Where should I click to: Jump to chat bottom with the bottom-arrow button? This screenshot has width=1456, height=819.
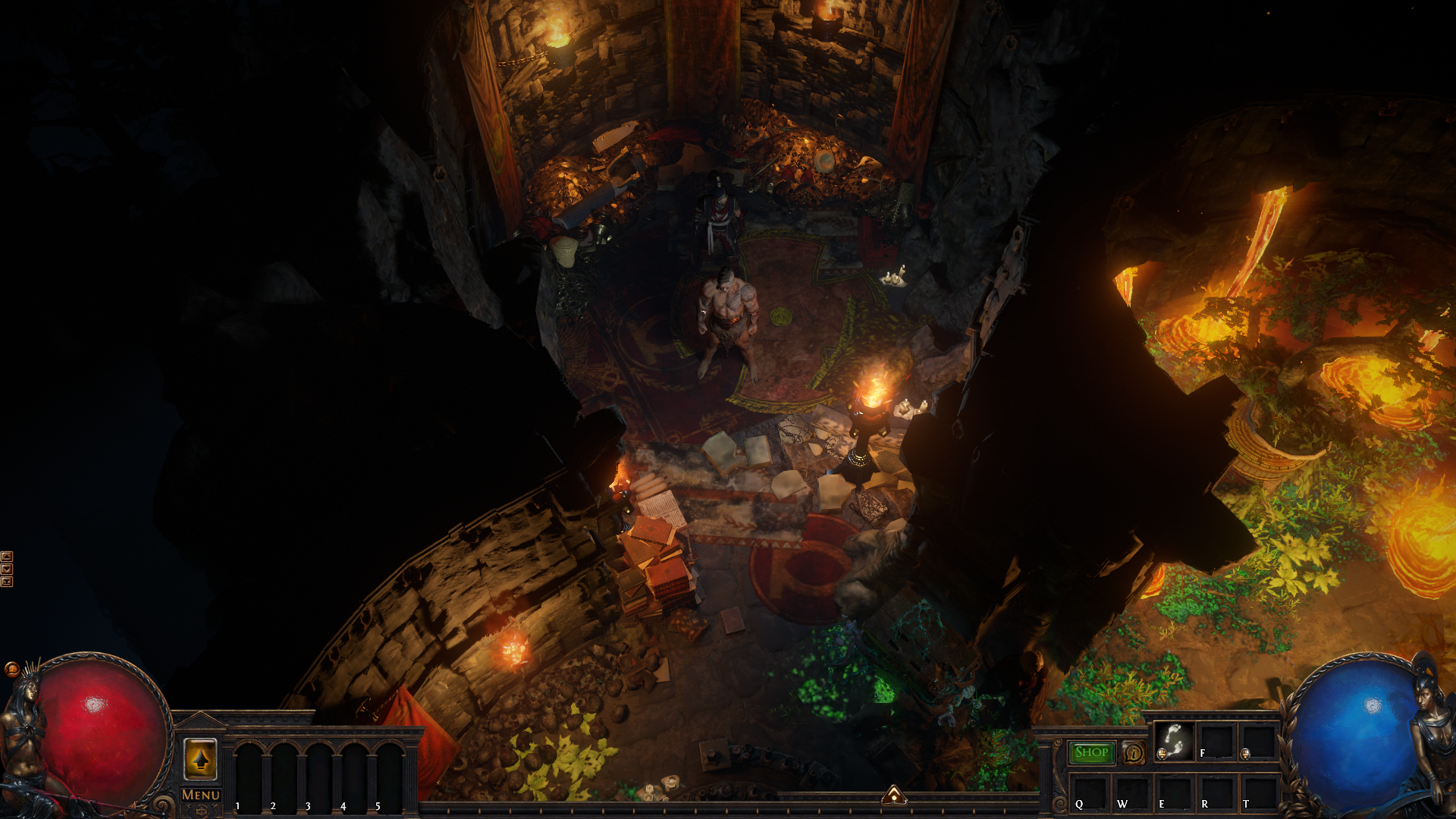coord(7,582)
